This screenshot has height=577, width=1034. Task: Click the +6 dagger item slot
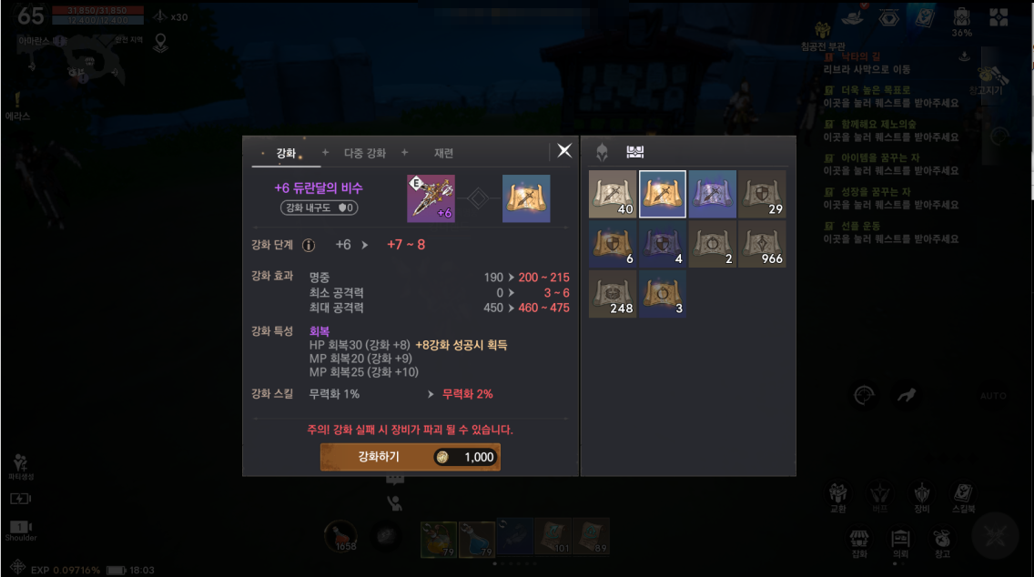coord(431,198)
